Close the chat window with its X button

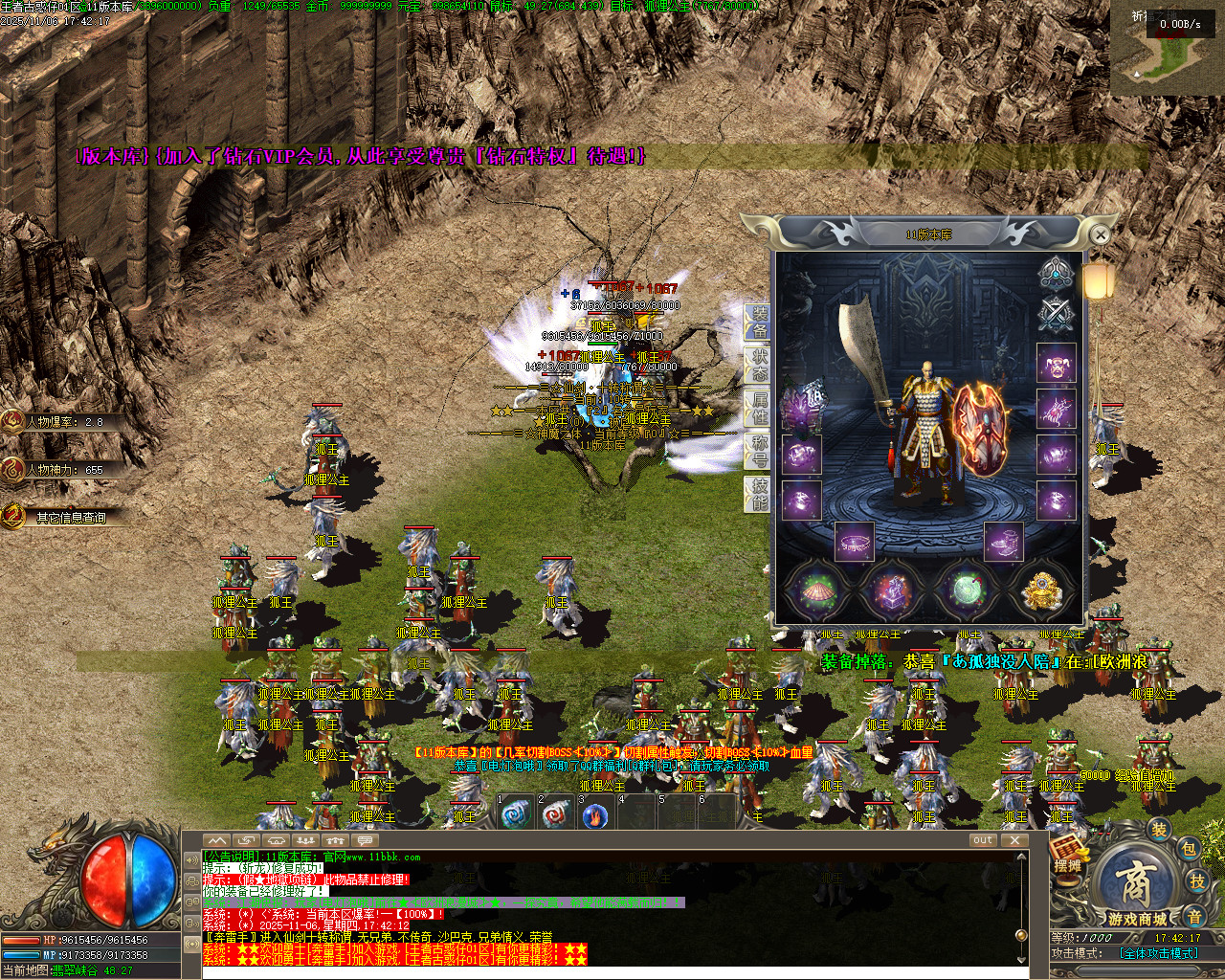click(1014, 840)
